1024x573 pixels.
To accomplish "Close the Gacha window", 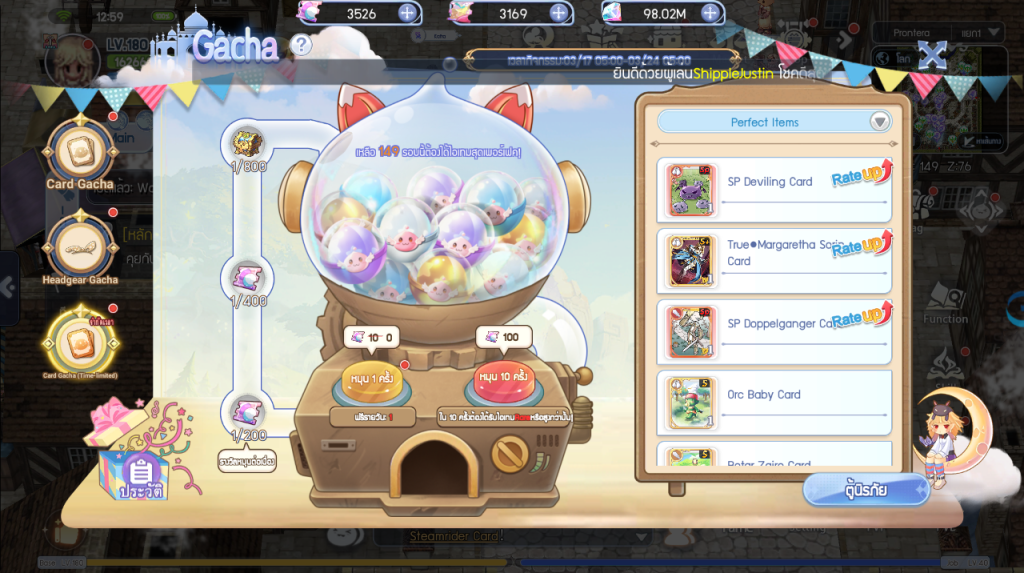I will (931, 55).
